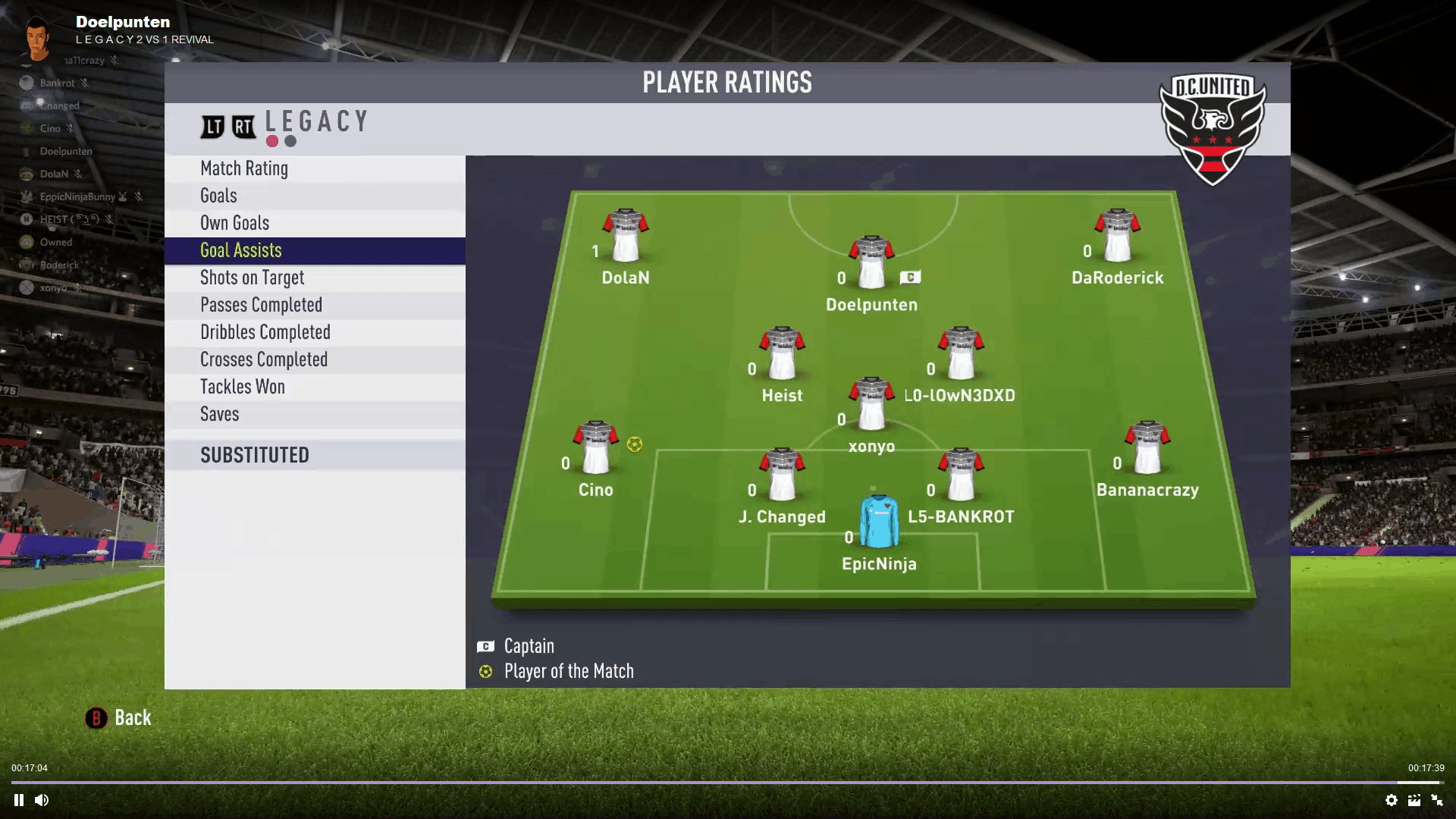Select the Tackles Won stat
1456x819 pixels.
tap(243, 387)
